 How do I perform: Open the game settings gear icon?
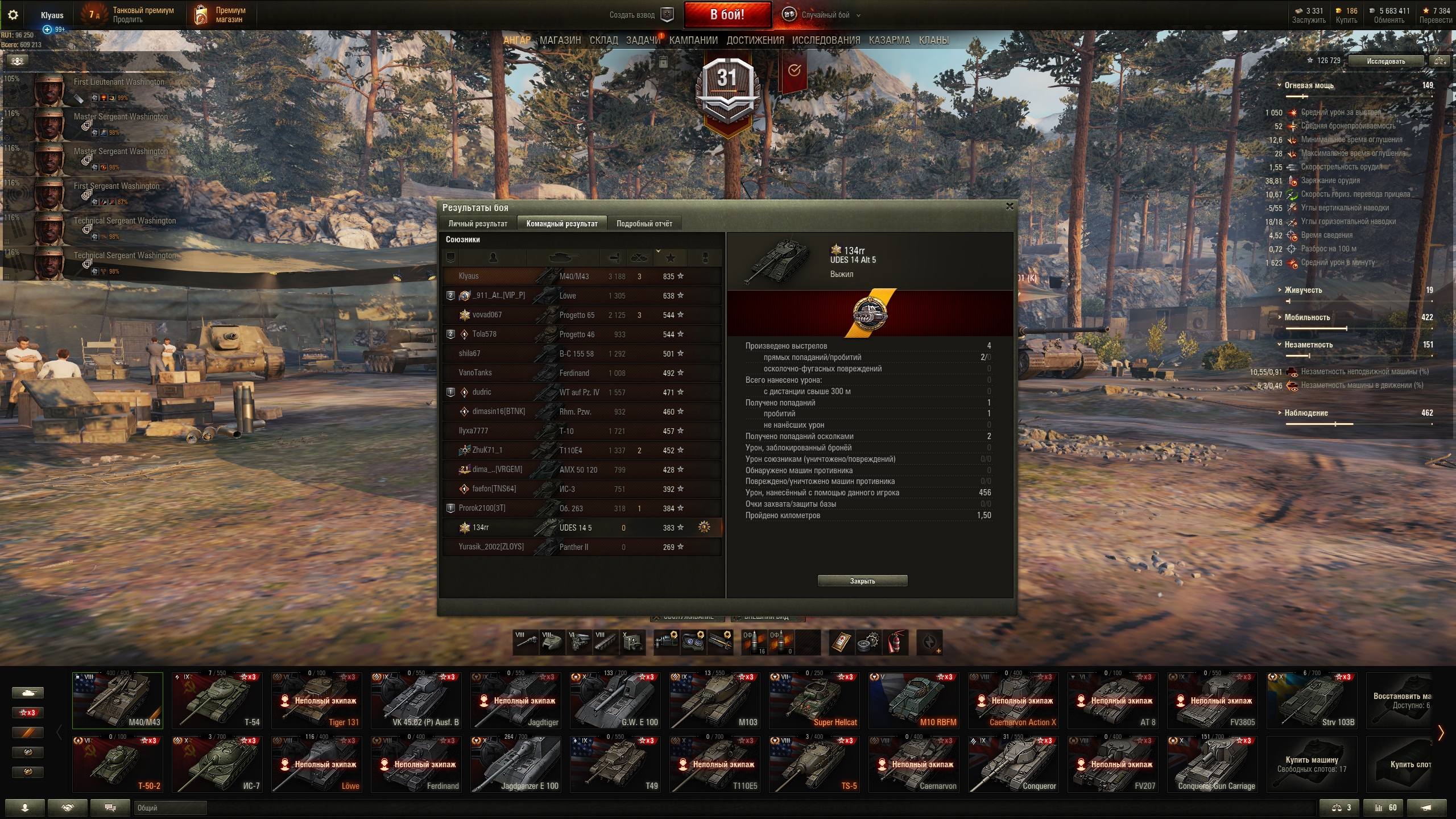[13, 15]
